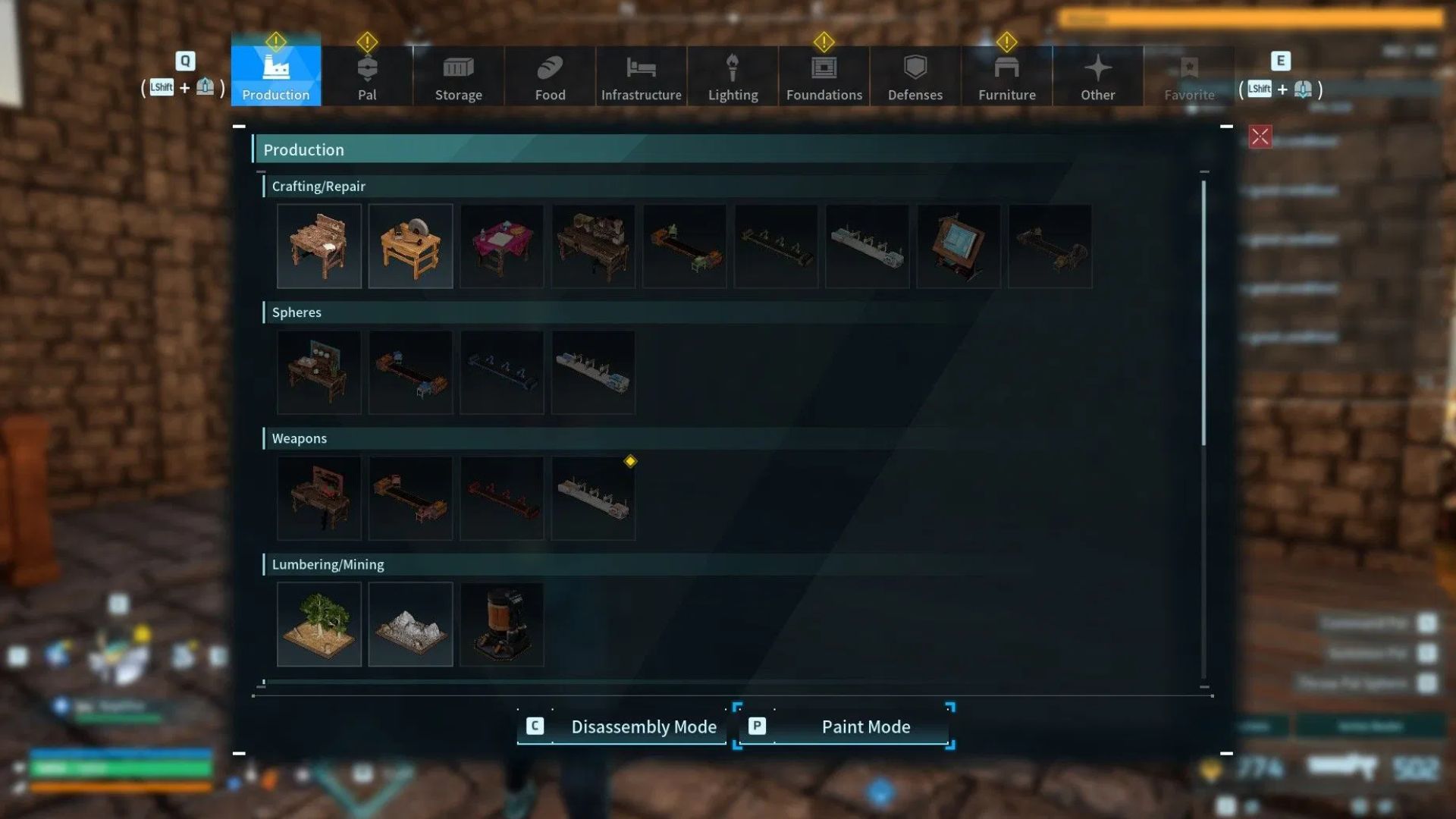Switch to Lighting category
This screenshot has width=1456, height=819.
click(733, 76)
